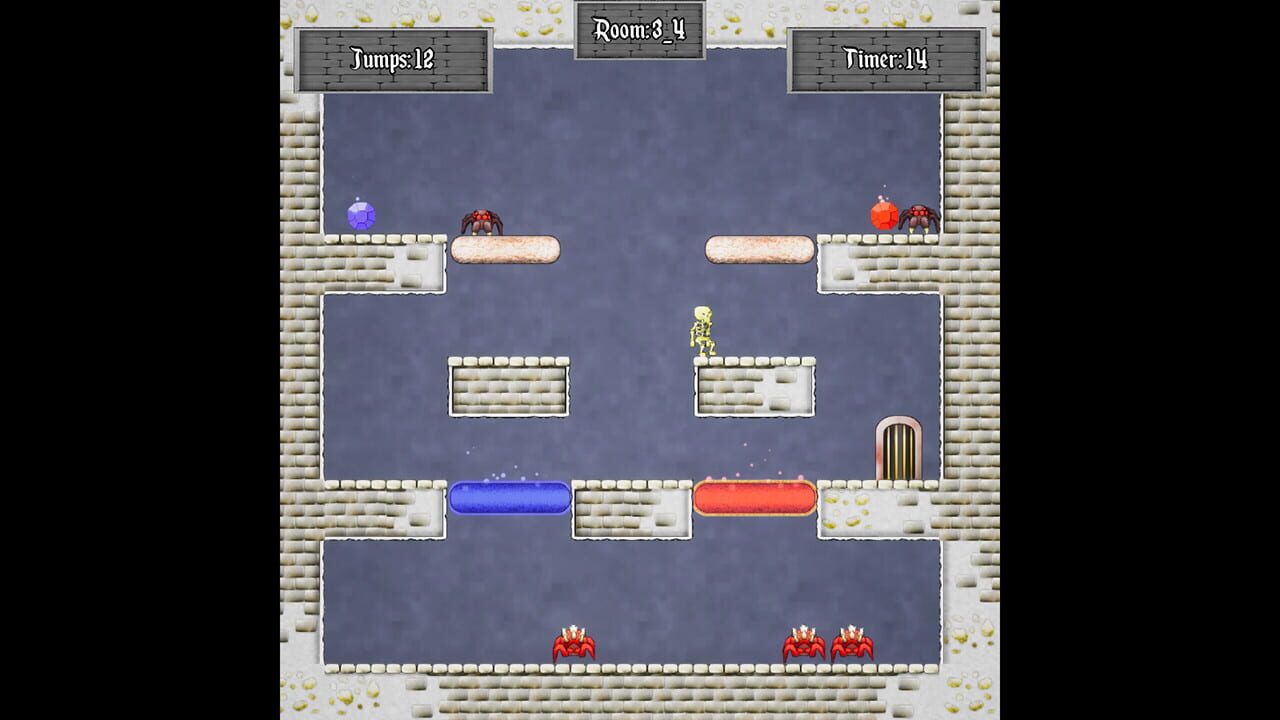
Task: Click the spider next to the red gem
Action: pyautogui.click(x=920, y=220)
